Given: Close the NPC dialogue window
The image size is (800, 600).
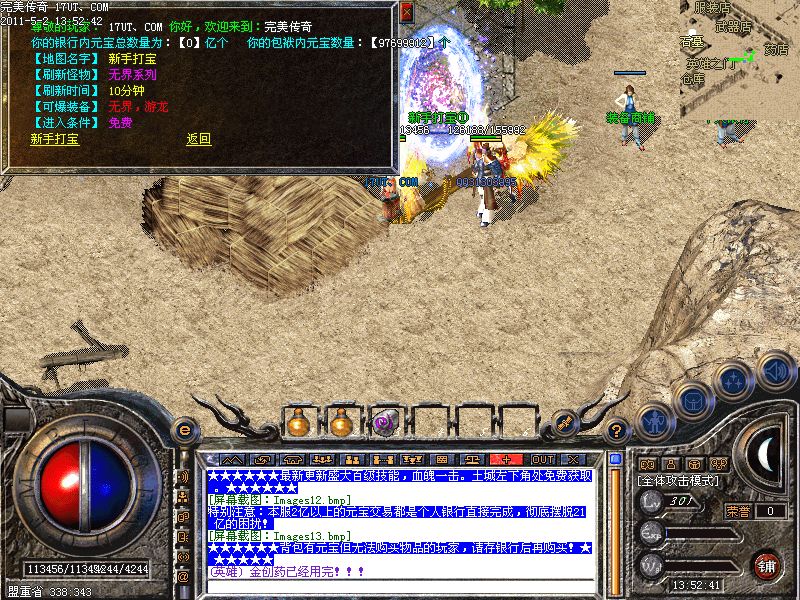Looking at the screenshot, I should click(407, 13).
